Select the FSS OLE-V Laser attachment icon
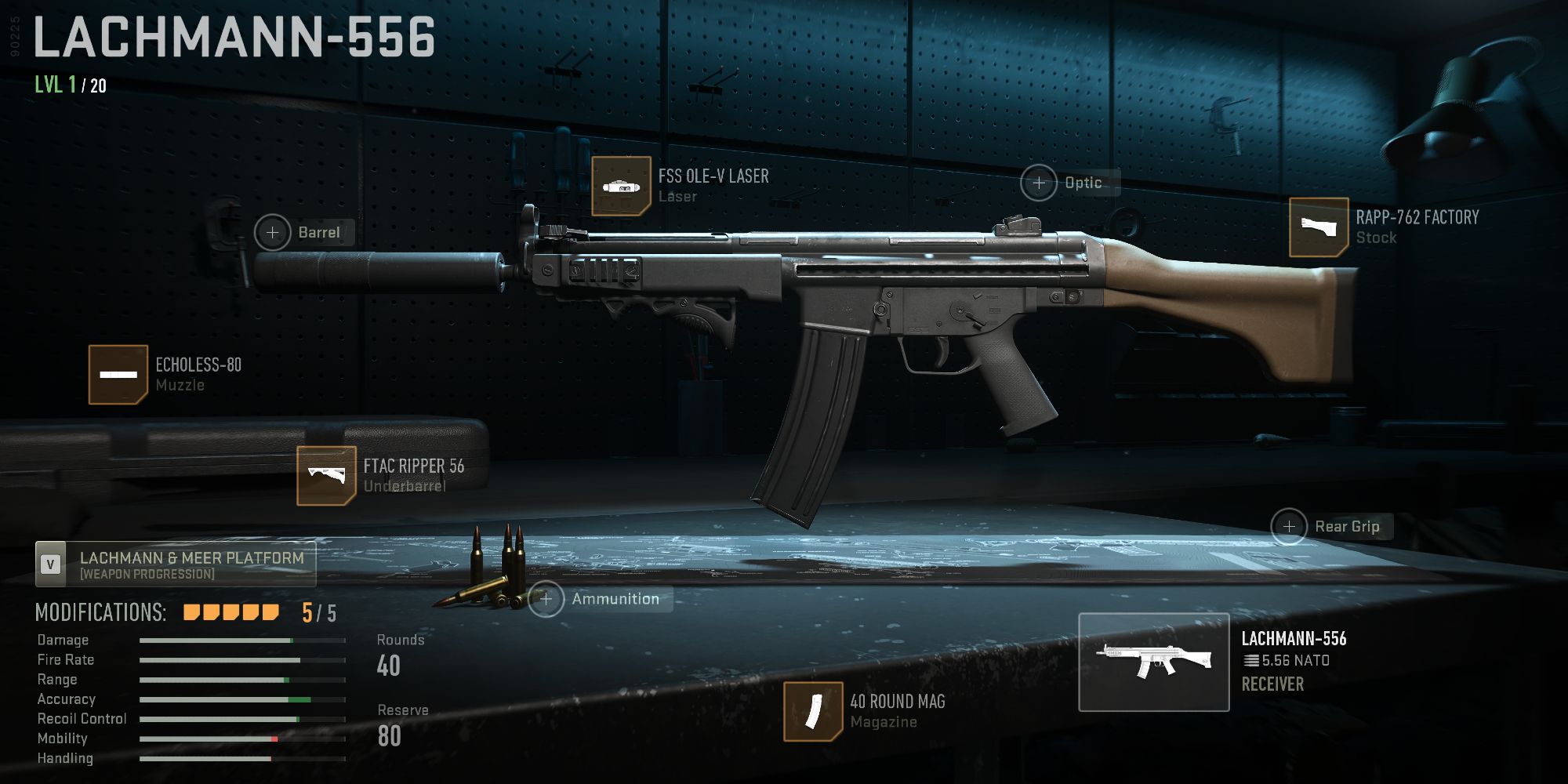The image size is (1568, 784). (x=622, y=187)
